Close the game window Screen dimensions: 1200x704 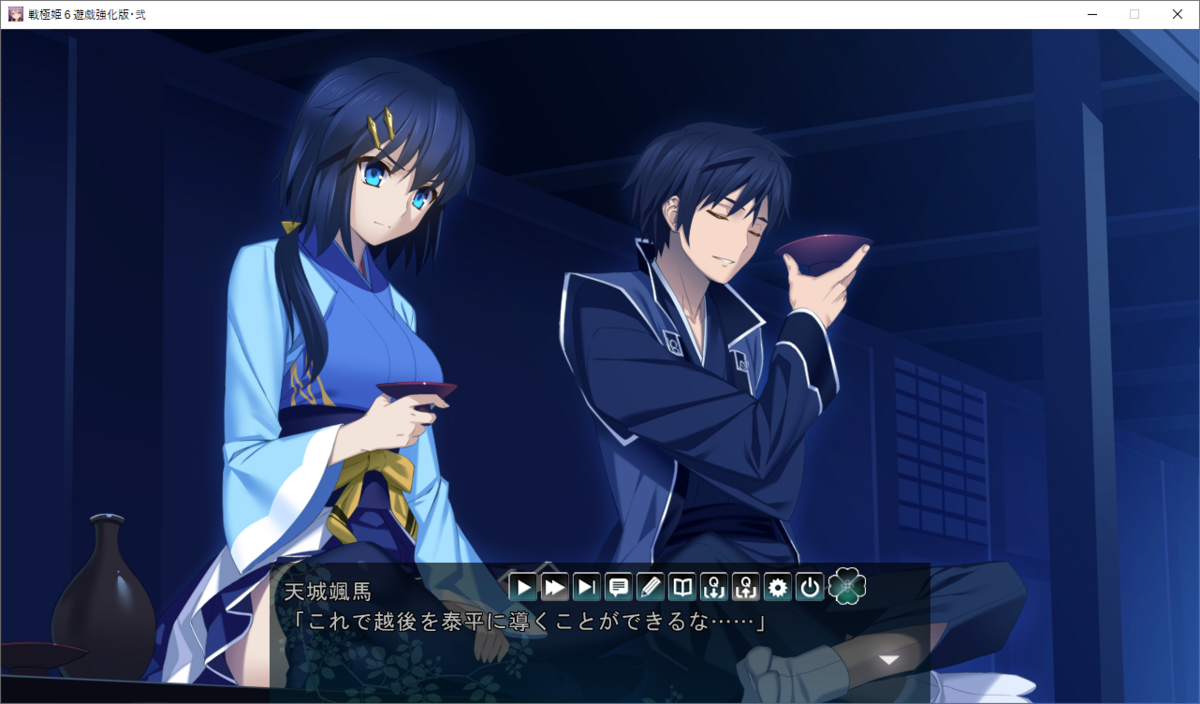[x=1177, y=14]
